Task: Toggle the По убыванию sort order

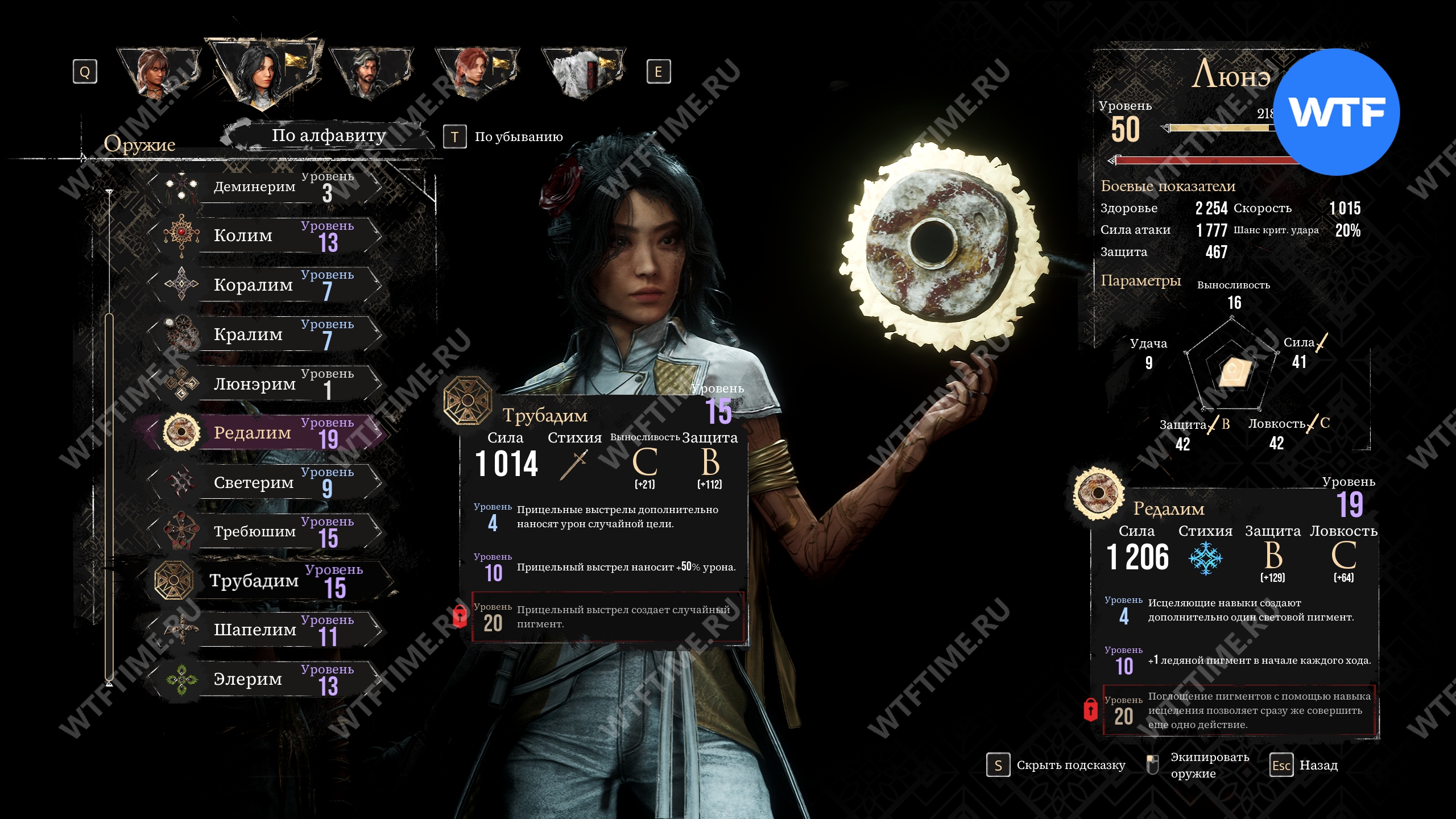Action: [x=504, y=137]
